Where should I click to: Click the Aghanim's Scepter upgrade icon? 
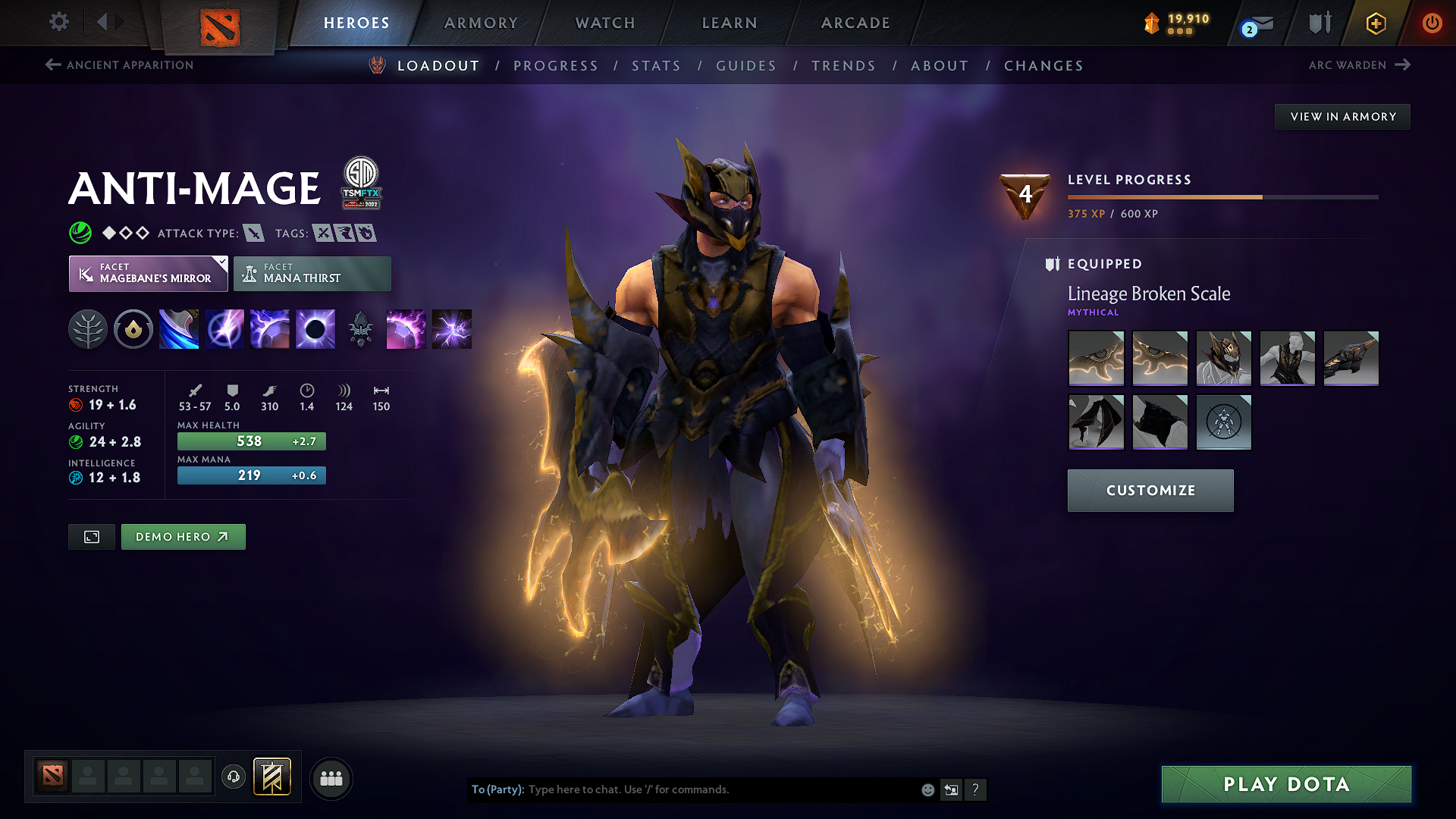pos(361,328)
